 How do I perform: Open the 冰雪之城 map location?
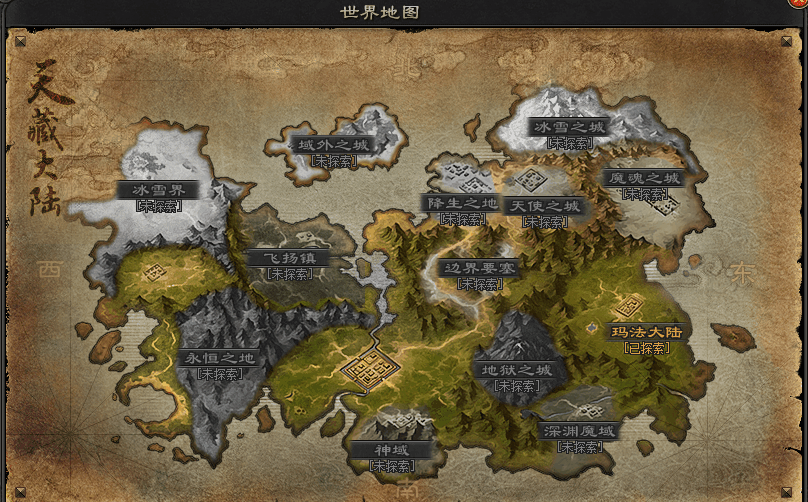[x=569, y=128]
